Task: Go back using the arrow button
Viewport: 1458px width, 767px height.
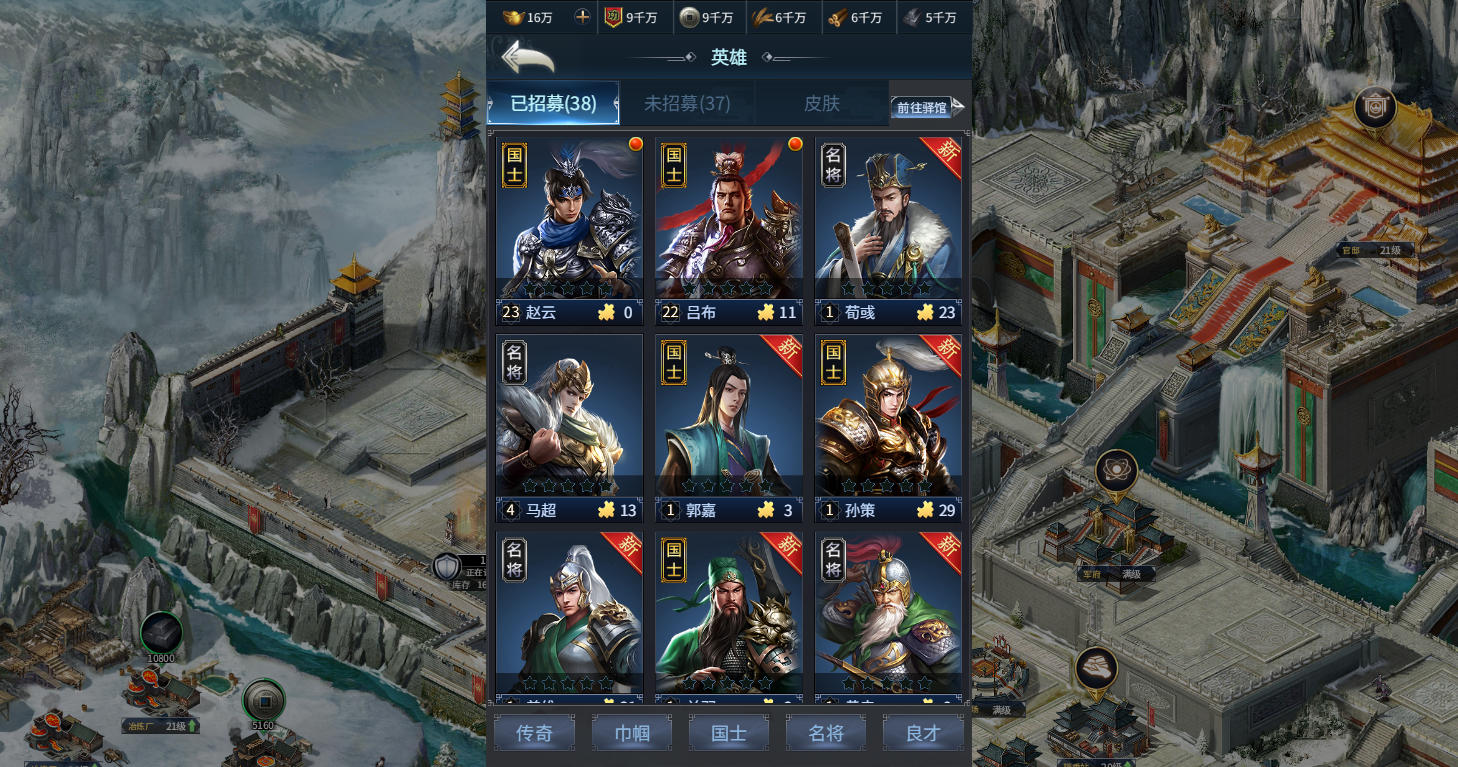Action: (x=527, y=57)
